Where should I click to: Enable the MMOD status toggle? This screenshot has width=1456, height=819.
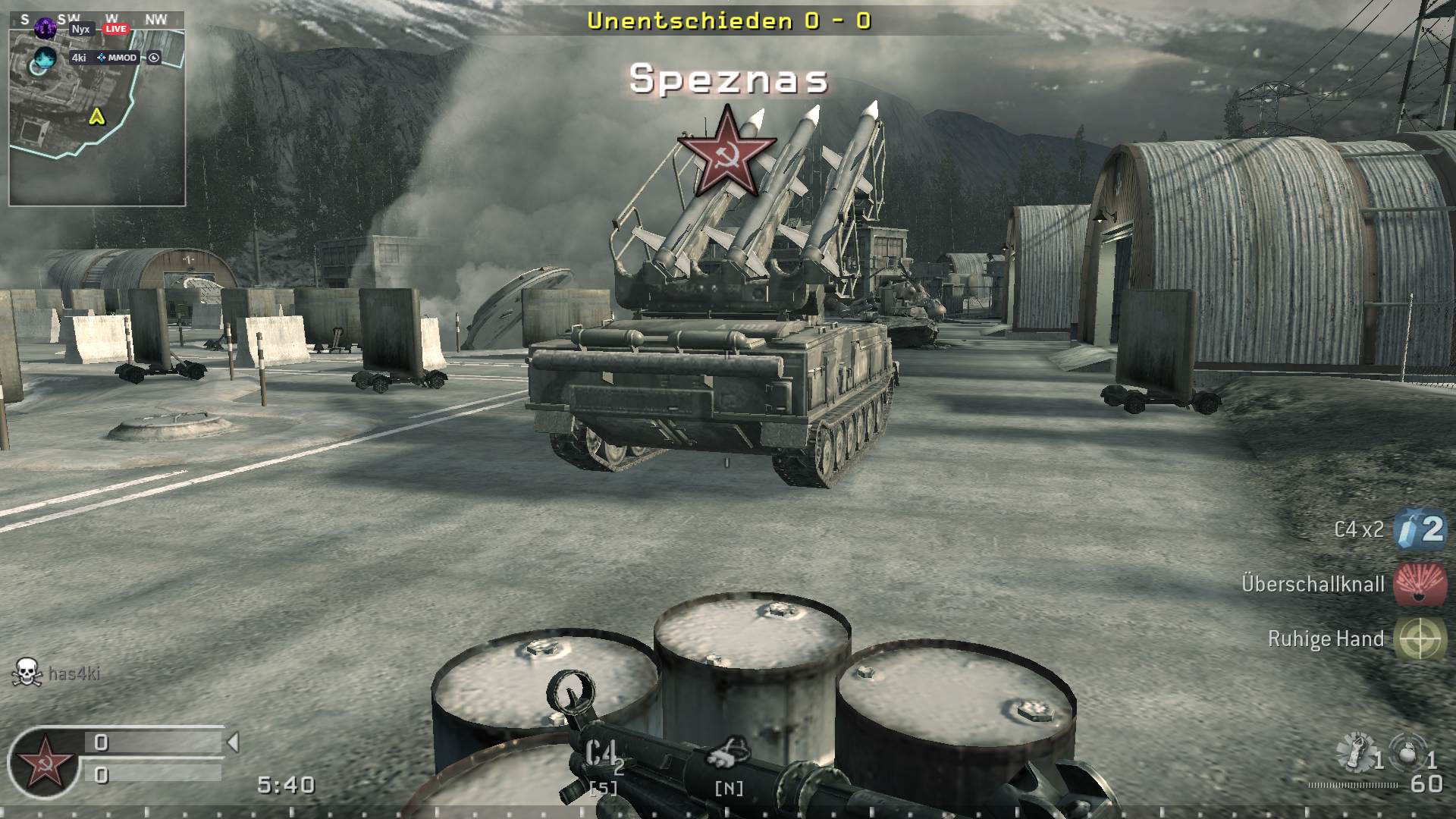click(124, 57)
